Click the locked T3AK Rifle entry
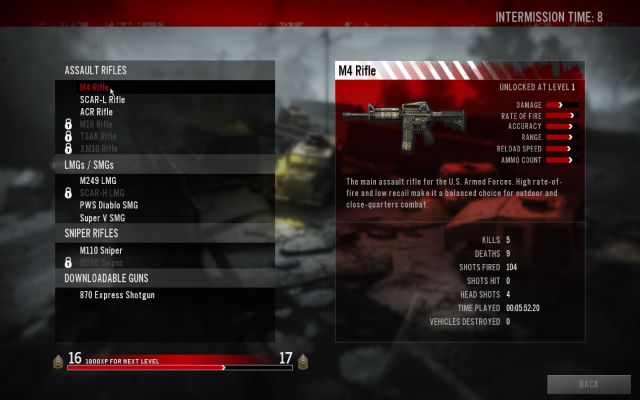 (x=98, y=136)
